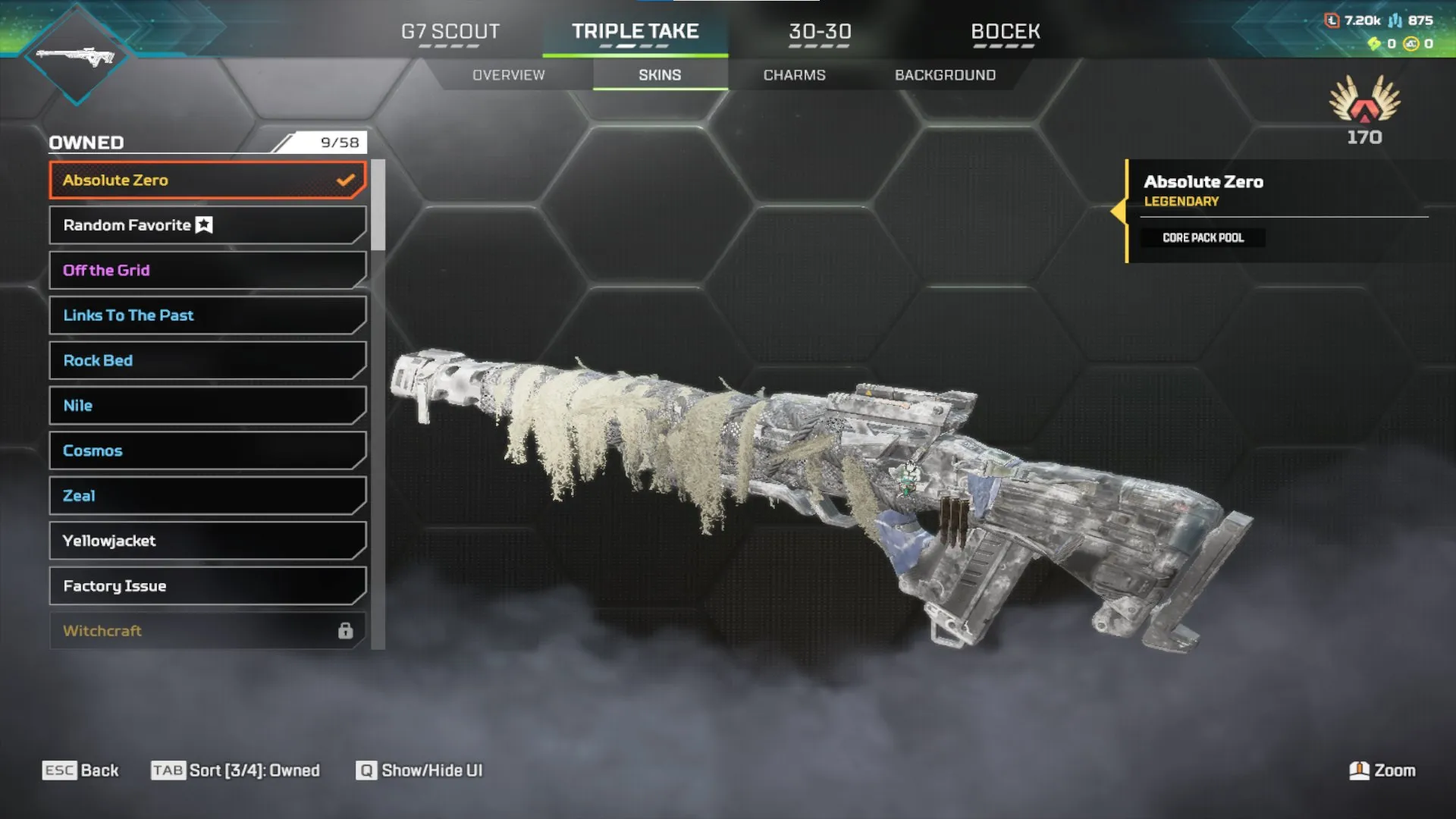
Task: Select the Legend Tokens currency icon
Action: click(1332, 20)
